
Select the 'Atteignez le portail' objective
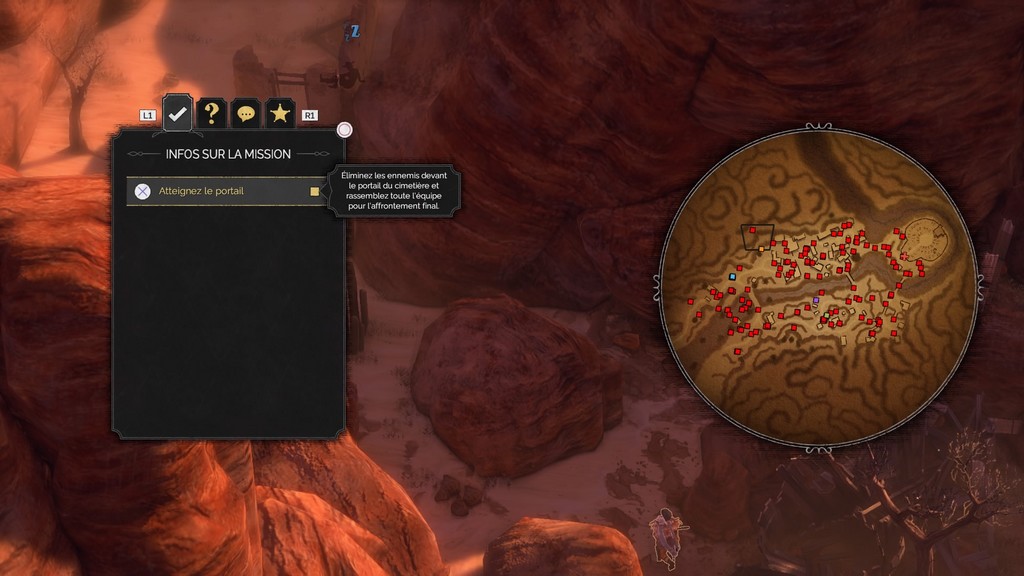pyautogui.click(x=227, y=191)
